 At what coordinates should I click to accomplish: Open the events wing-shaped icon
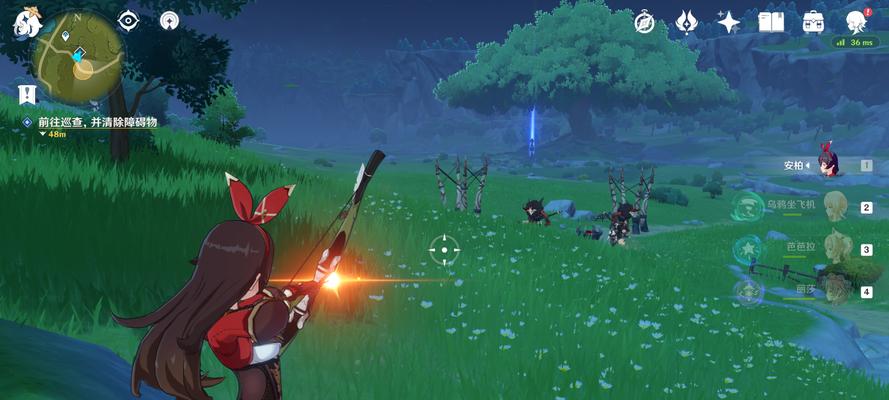(x=686, y=22)
